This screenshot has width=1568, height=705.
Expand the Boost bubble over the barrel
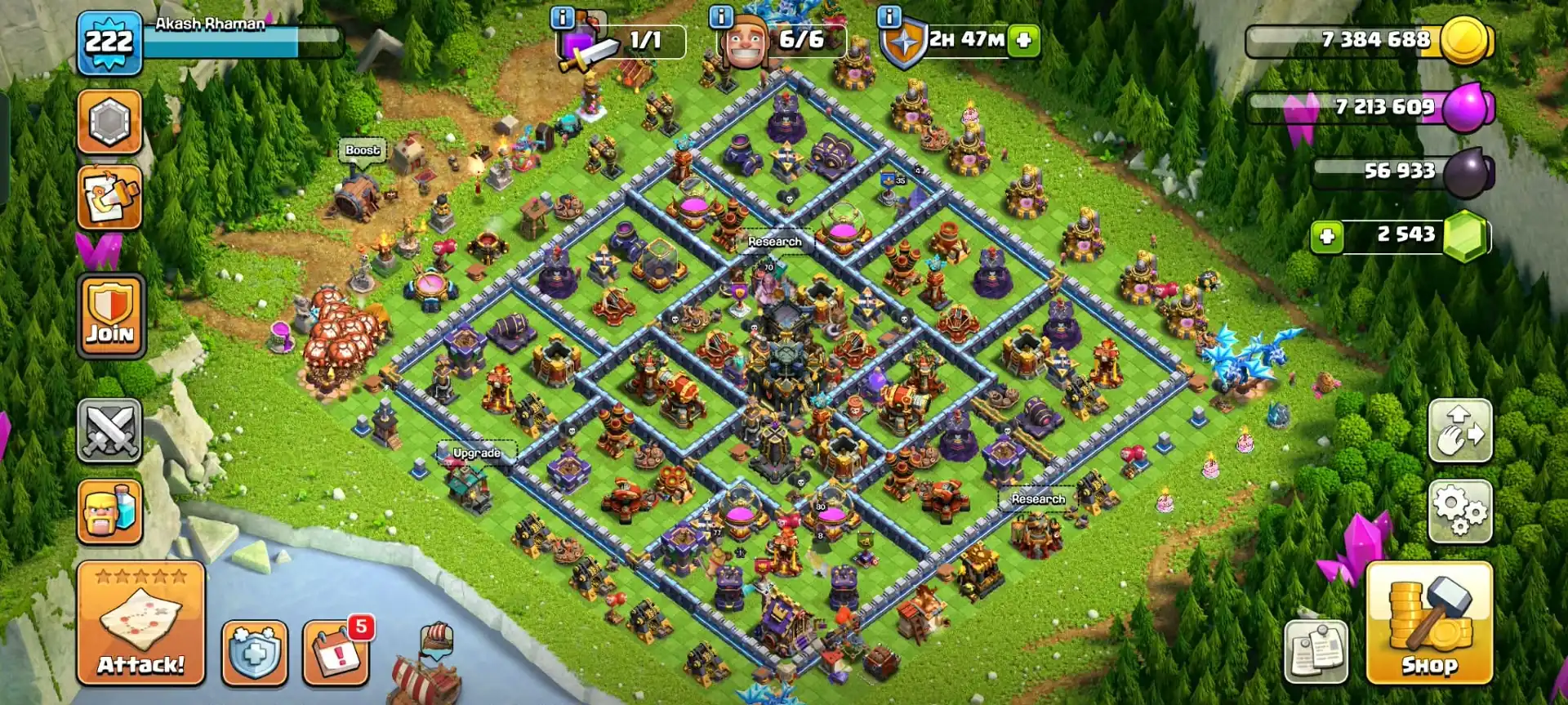pyautogui.click(x=362, y=150)
